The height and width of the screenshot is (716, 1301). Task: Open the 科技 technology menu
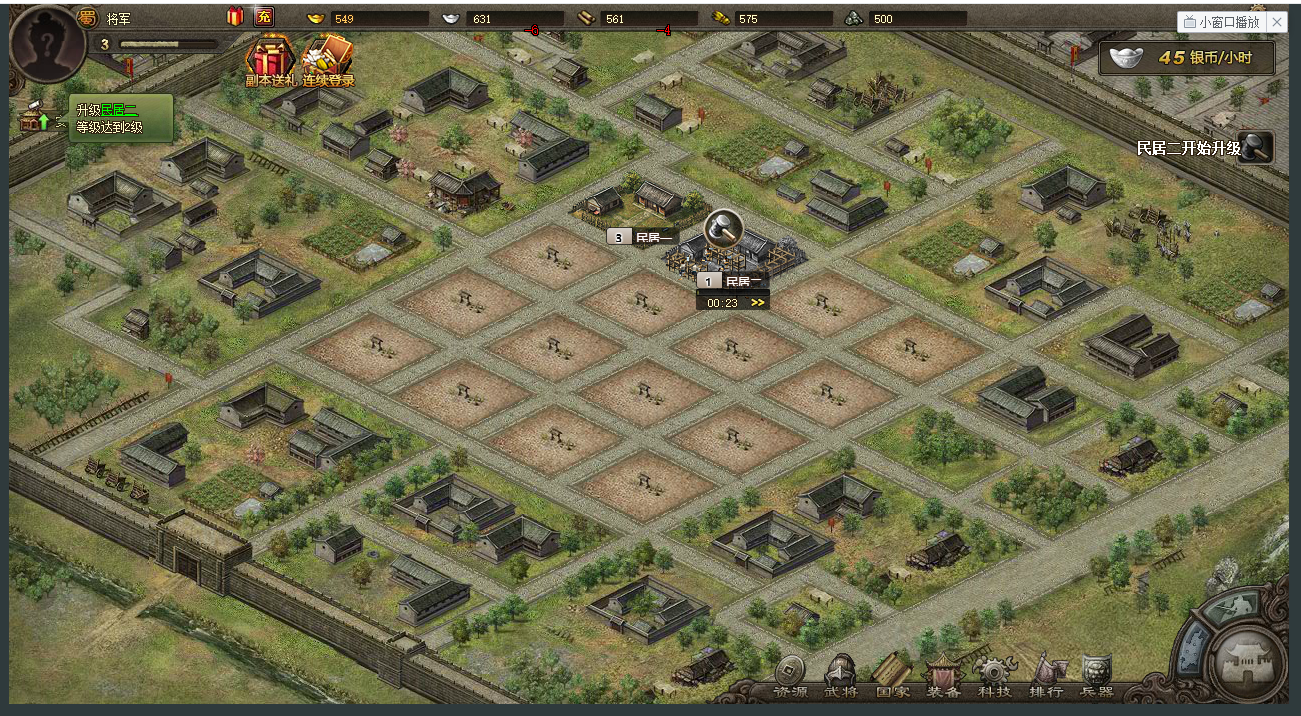tap(994, 677)
